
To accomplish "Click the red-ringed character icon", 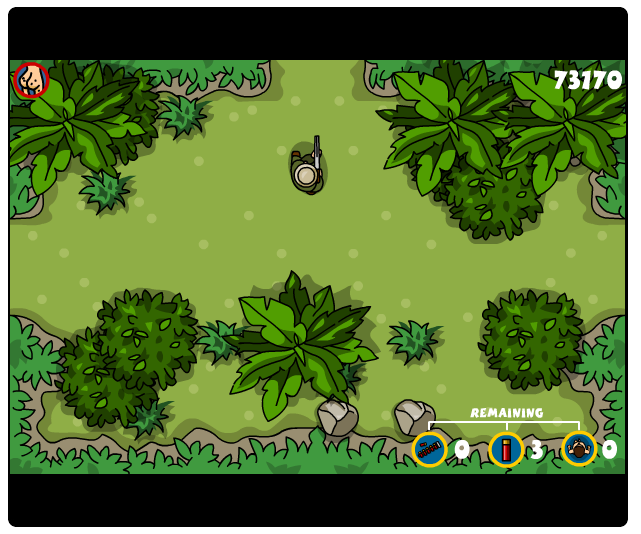I will tap(31, 80).
